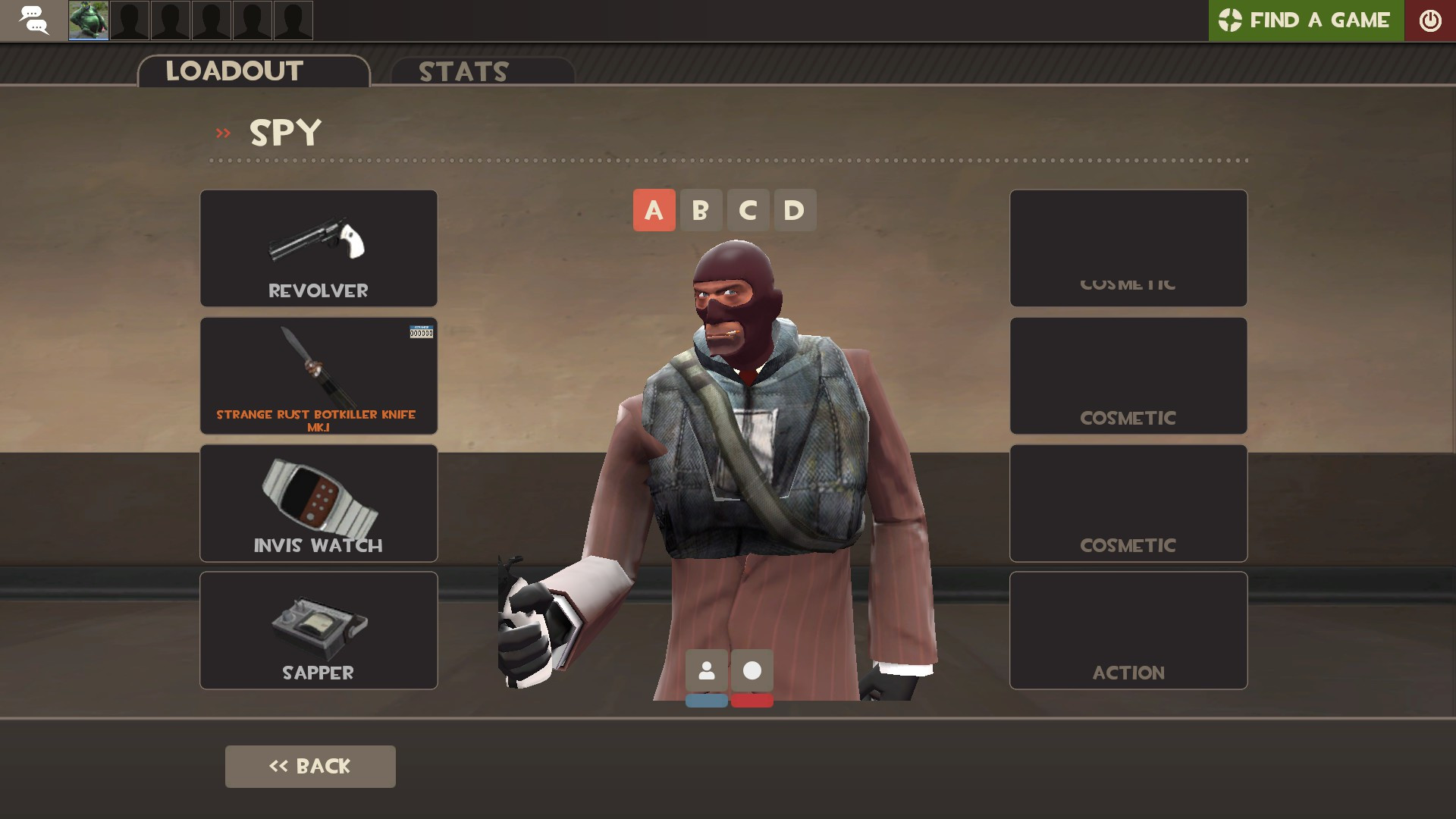Viewport: 1456px width, 819px height.
Task: Open the first Cosmetic slot
Action: pos(1128,248)
